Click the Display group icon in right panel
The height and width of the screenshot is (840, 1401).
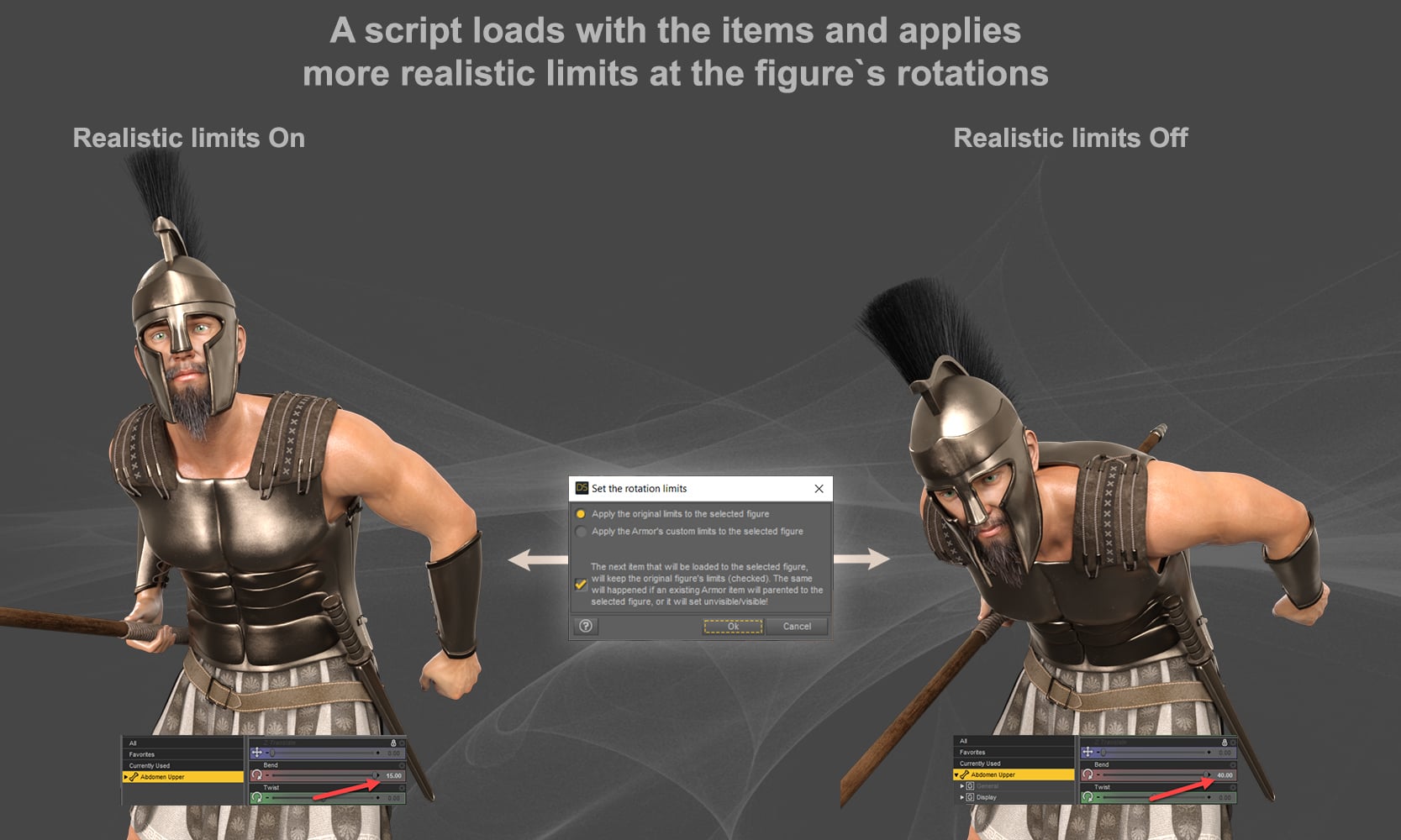pos(969,797)
